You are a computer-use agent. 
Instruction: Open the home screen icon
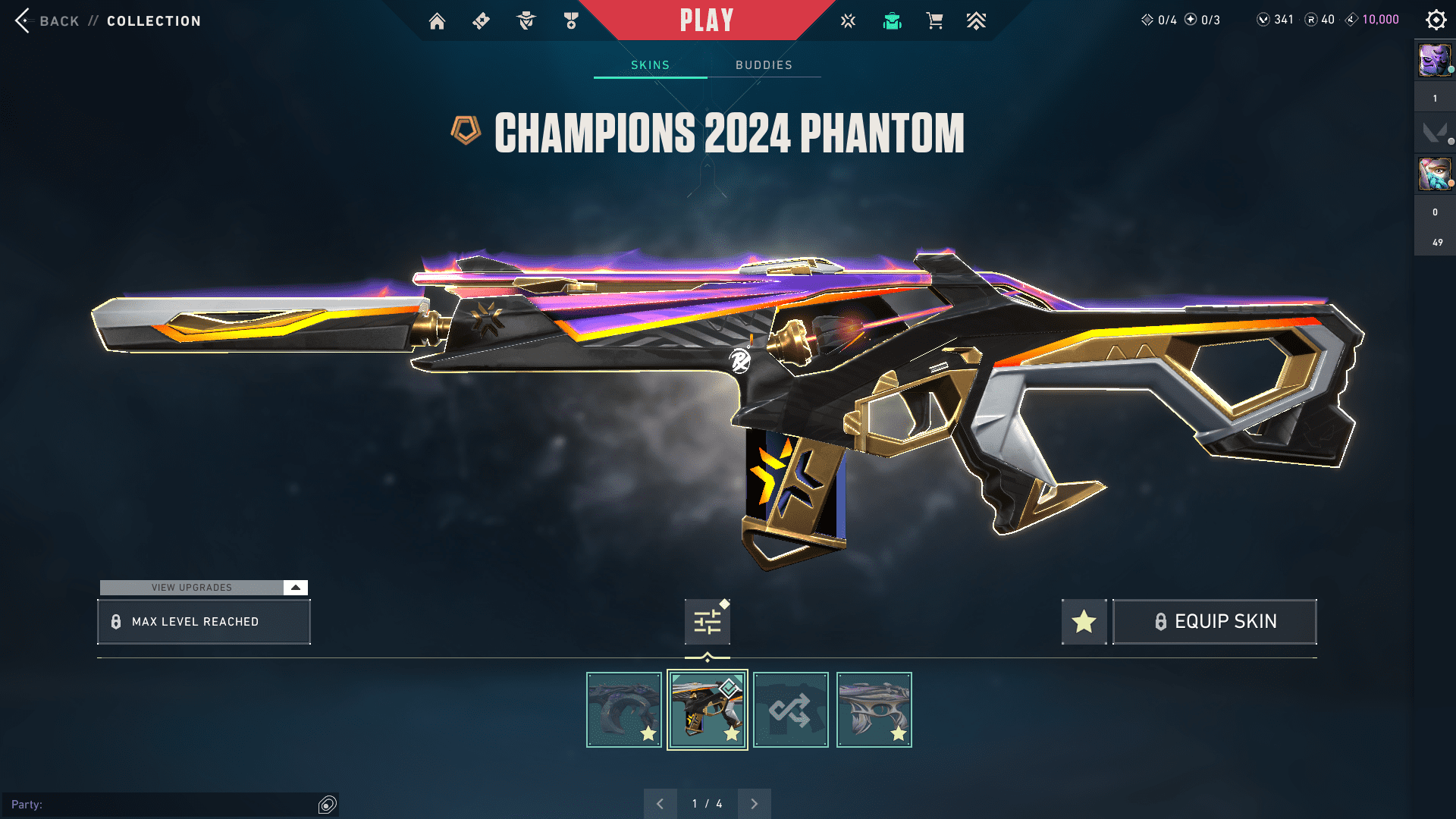(437, 21)
